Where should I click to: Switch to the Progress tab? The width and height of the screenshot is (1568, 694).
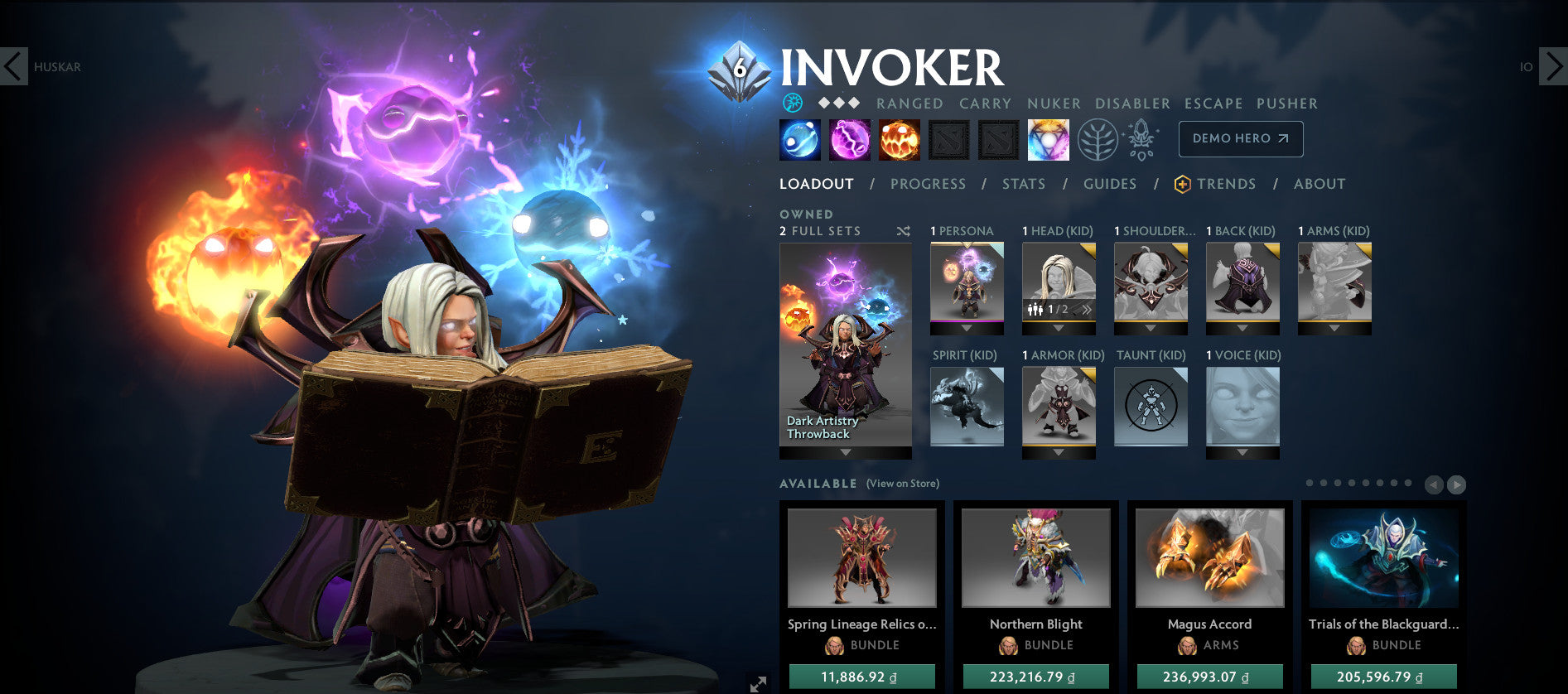tap(929, 184)
